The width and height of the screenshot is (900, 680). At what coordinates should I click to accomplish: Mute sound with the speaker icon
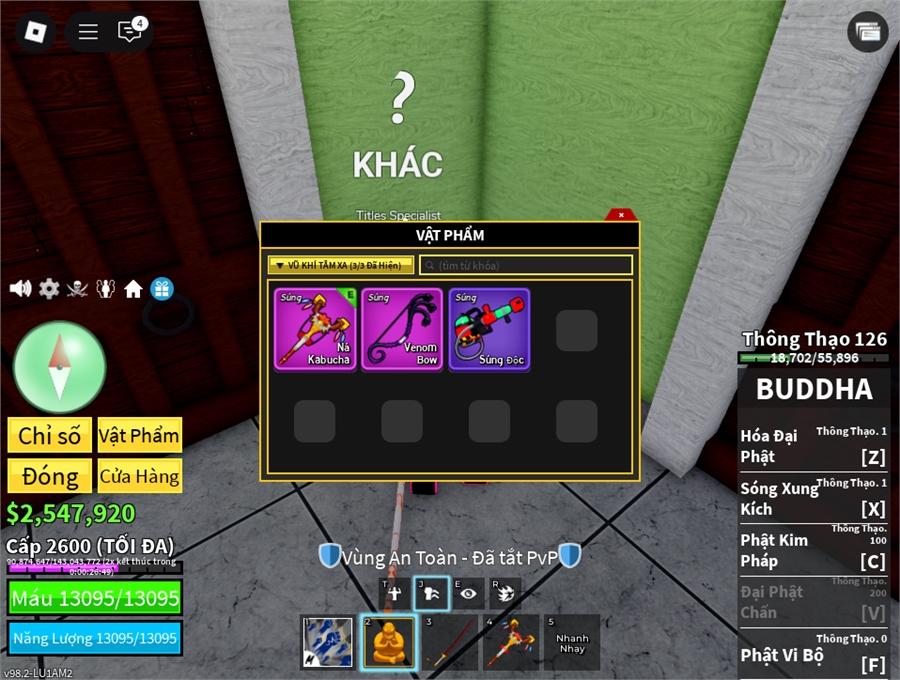20,289
